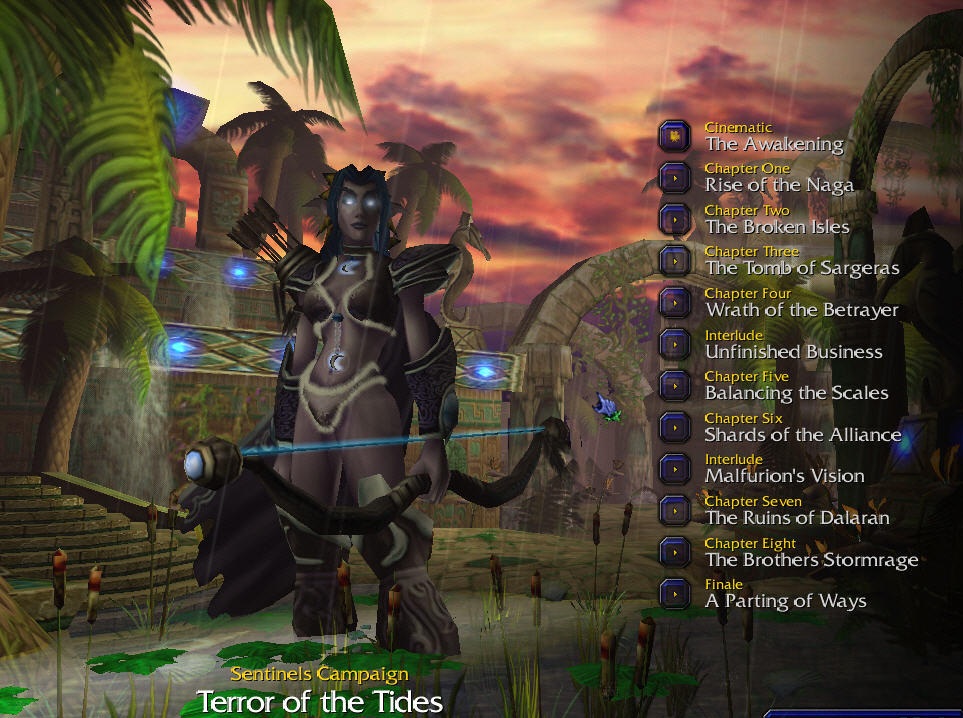Screen dimensions: 963x718
Task: Choose The Ruins of Dalaran chapter
Action: click(x=675, y=510)
